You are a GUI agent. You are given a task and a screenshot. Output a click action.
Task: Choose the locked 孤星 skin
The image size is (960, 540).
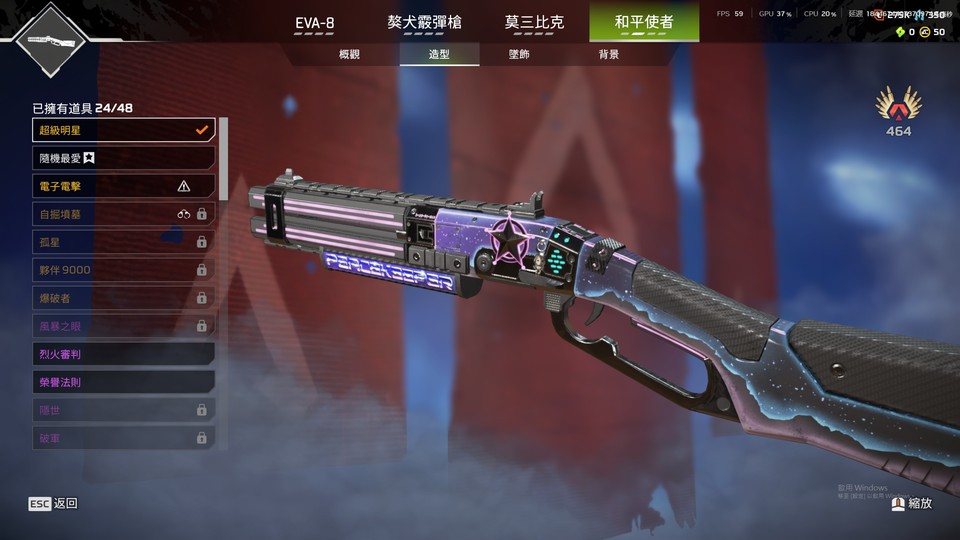click(x=124, y=242)
